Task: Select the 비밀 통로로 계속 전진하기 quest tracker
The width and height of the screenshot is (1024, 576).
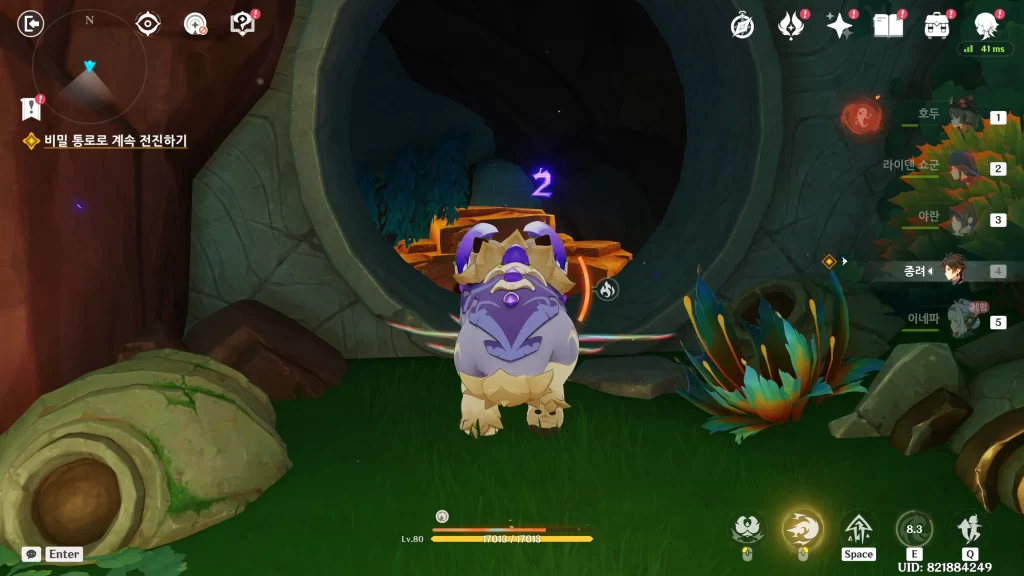Action: point(115,141)
